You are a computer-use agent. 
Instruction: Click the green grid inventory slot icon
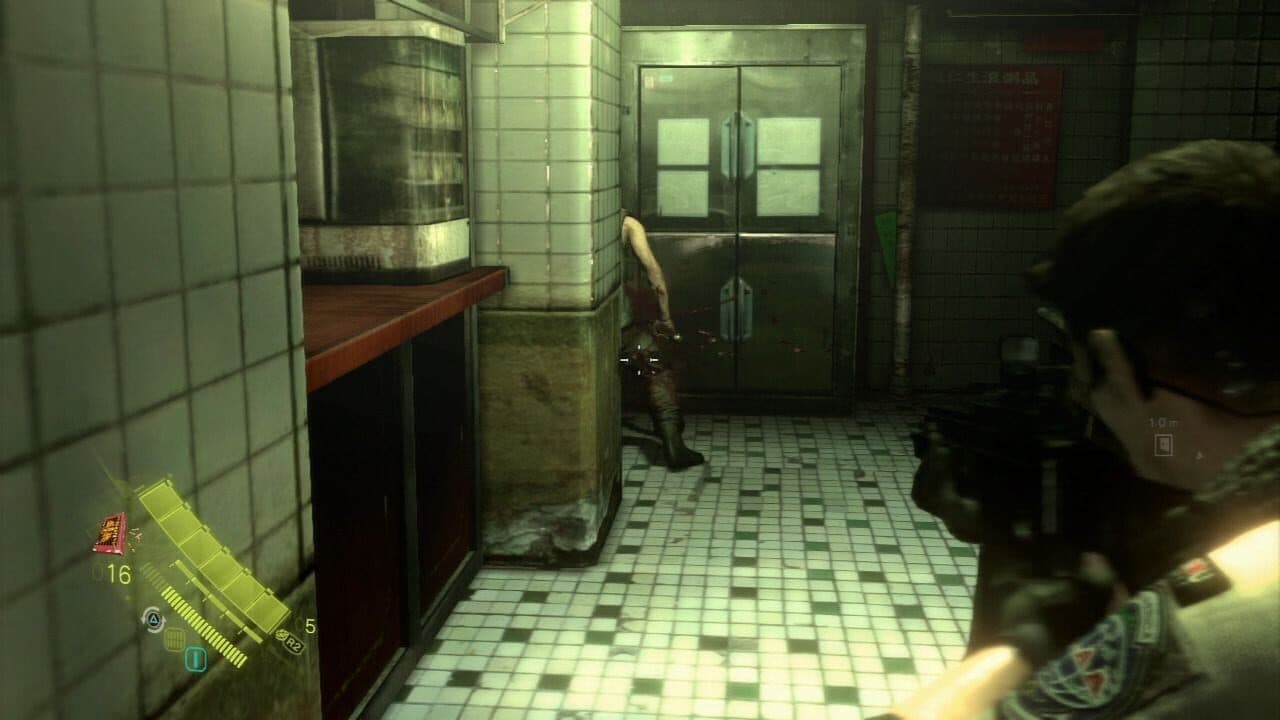(176, 640)
